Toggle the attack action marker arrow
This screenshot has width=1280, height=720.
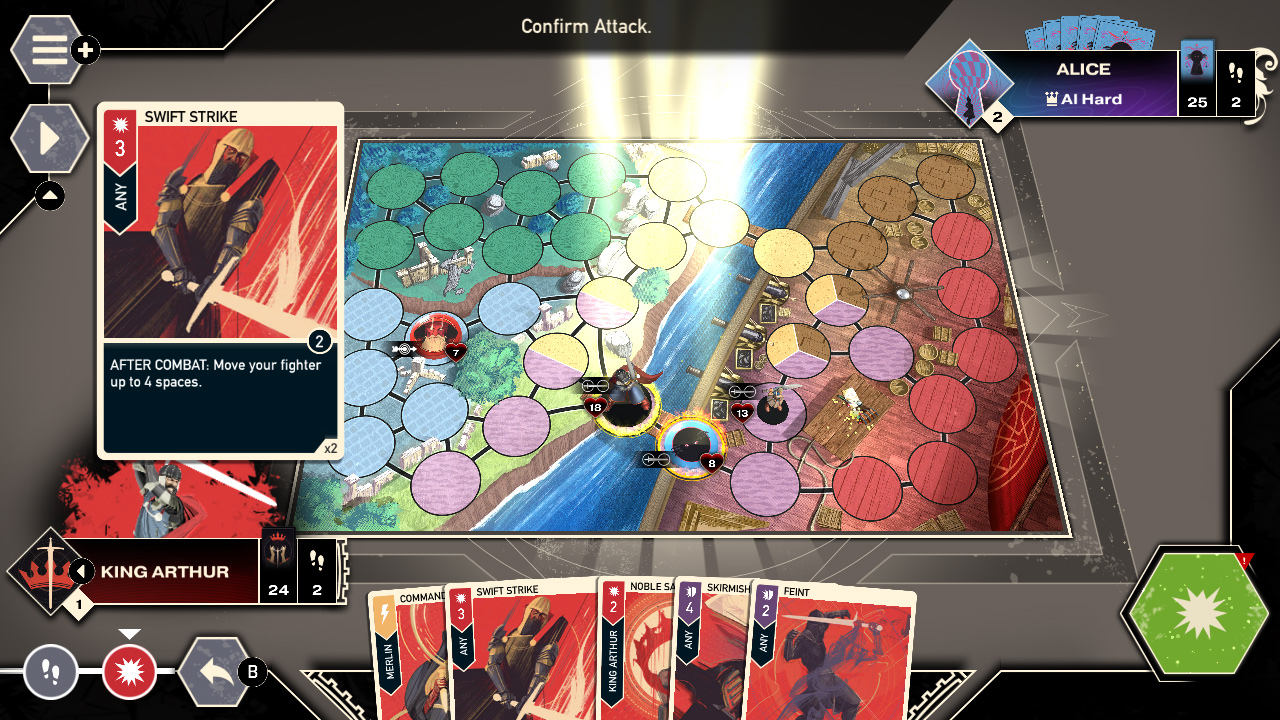tap(131, 631)
